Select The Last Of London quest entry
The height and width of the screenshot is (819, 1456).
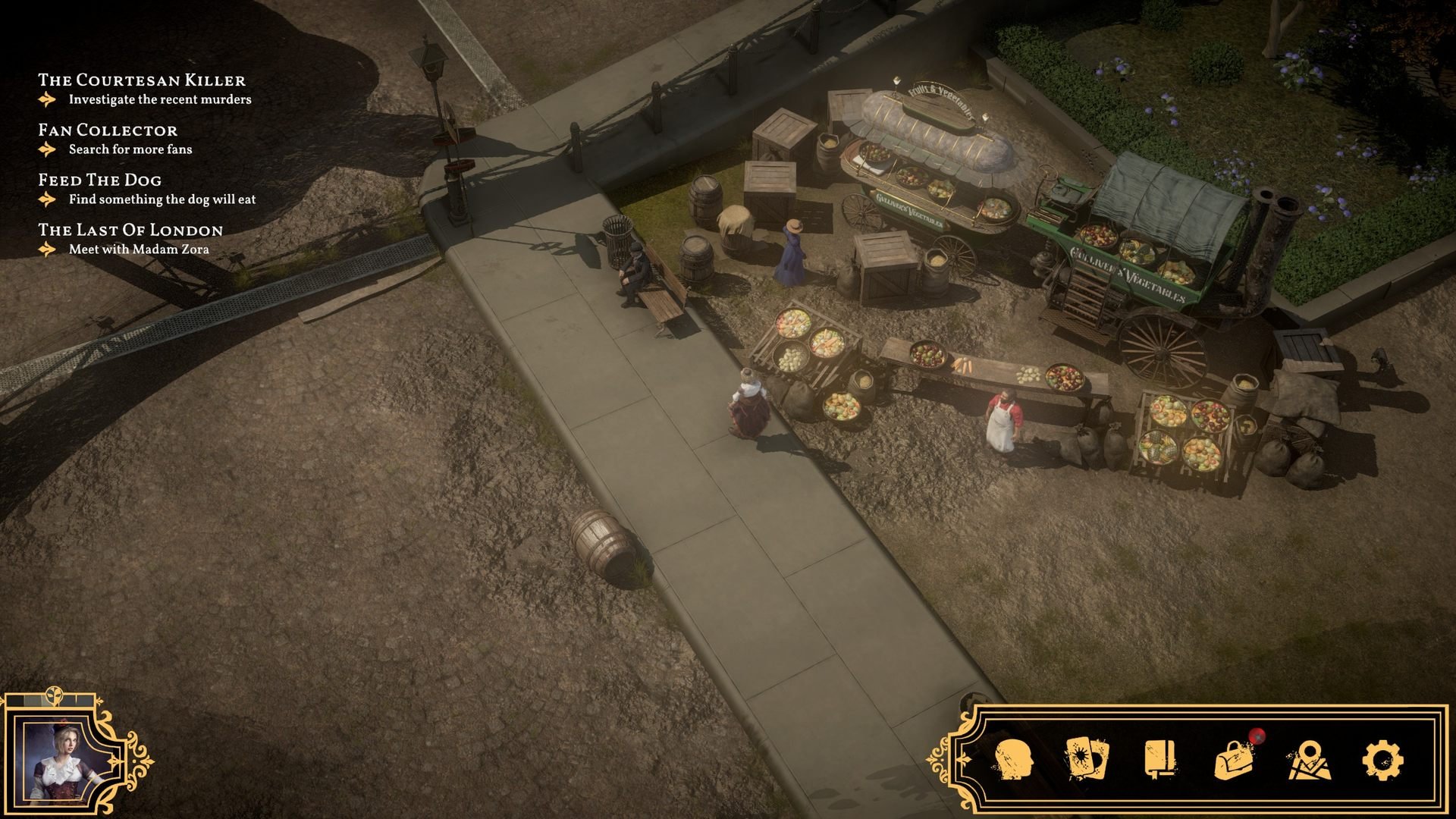(x=130, y=231)
